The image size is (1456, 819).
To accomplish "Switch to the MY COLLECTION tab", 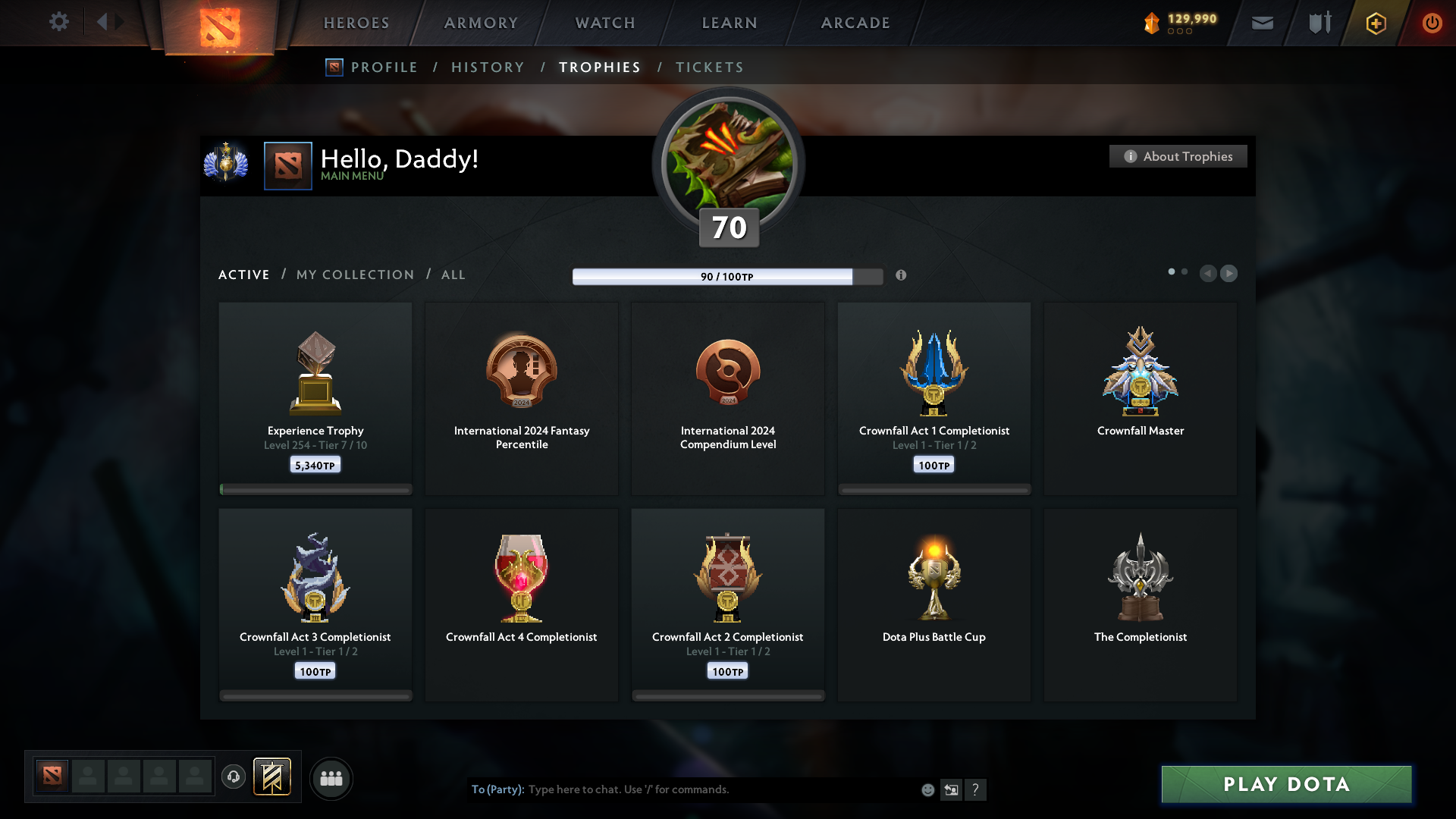I will [354, 275].
